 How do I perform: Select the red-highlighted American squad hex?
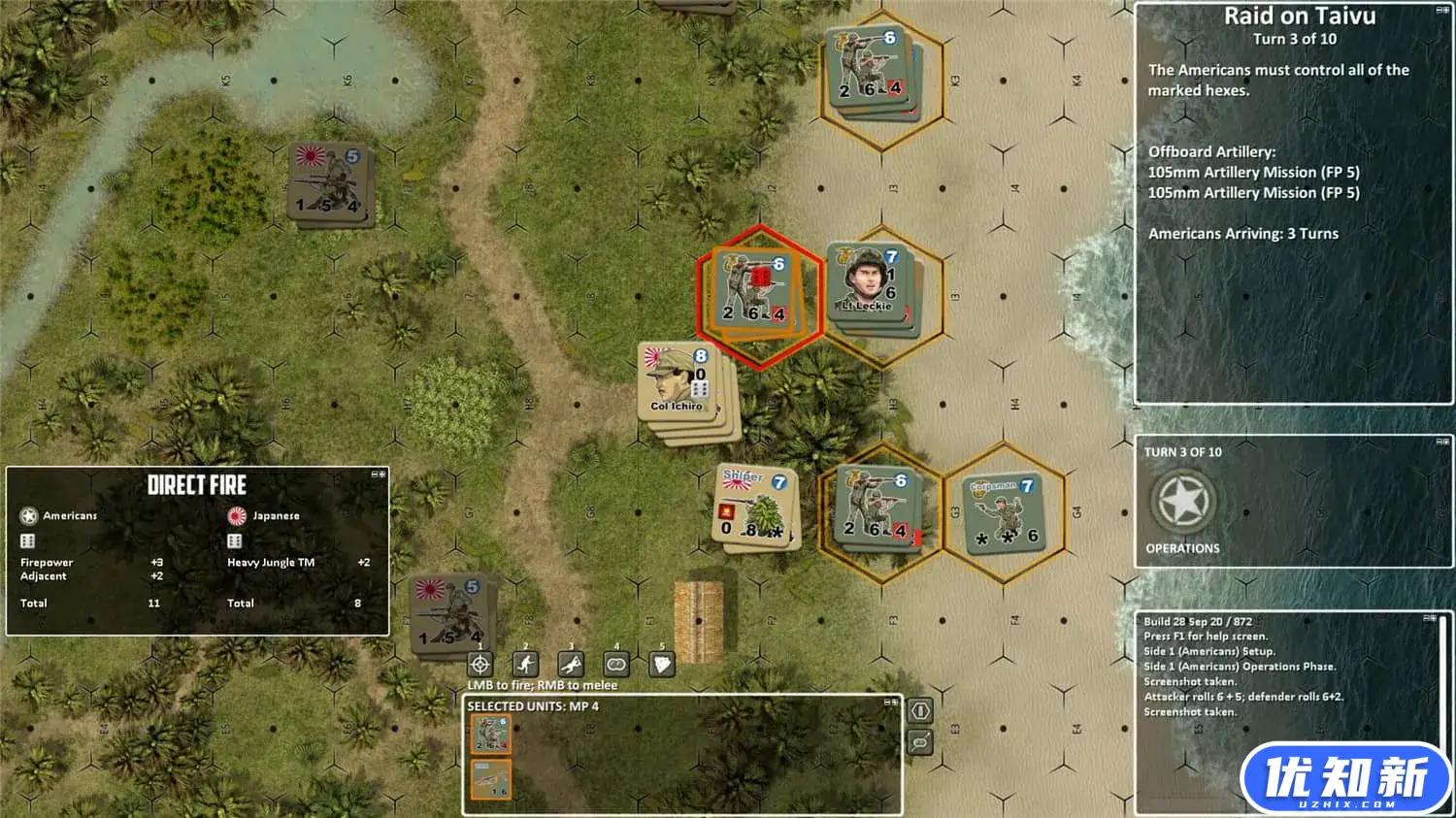tap(755, 291)
